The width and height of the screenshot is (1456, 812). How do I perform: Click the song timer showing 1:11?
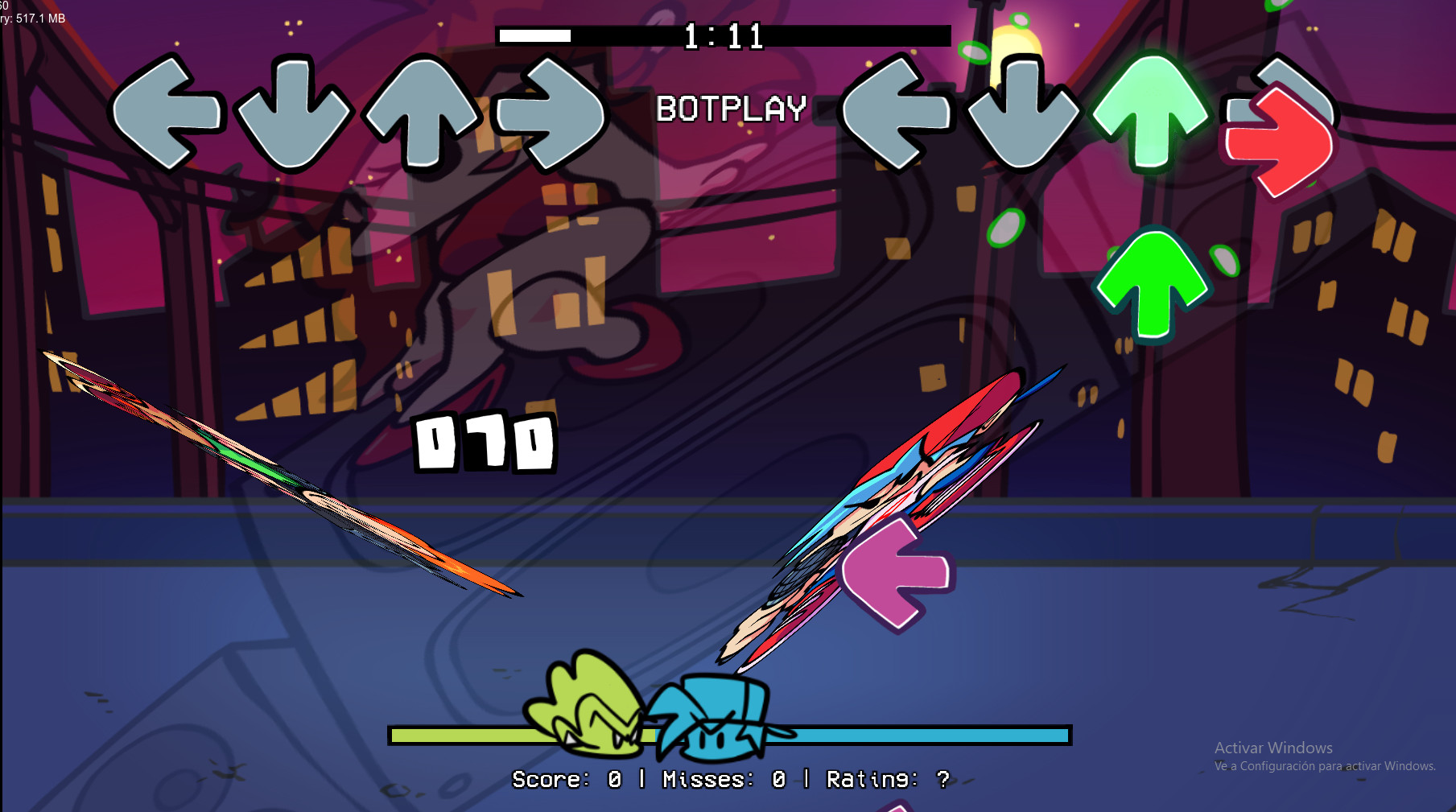(723, 35)
